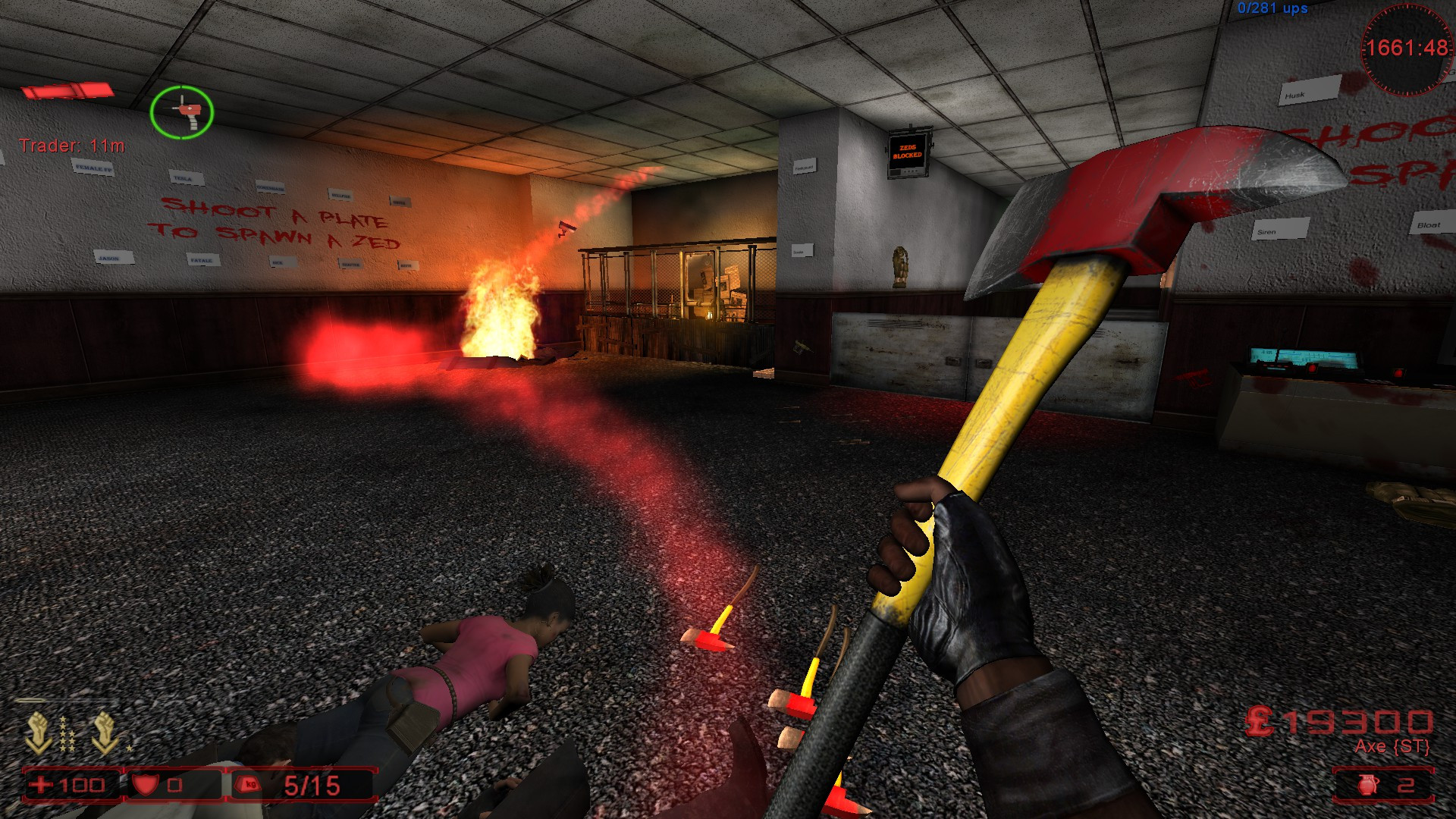Select the left Berserker perk fist icon
Screen dimensions: 1456x819
click(36, 726)
